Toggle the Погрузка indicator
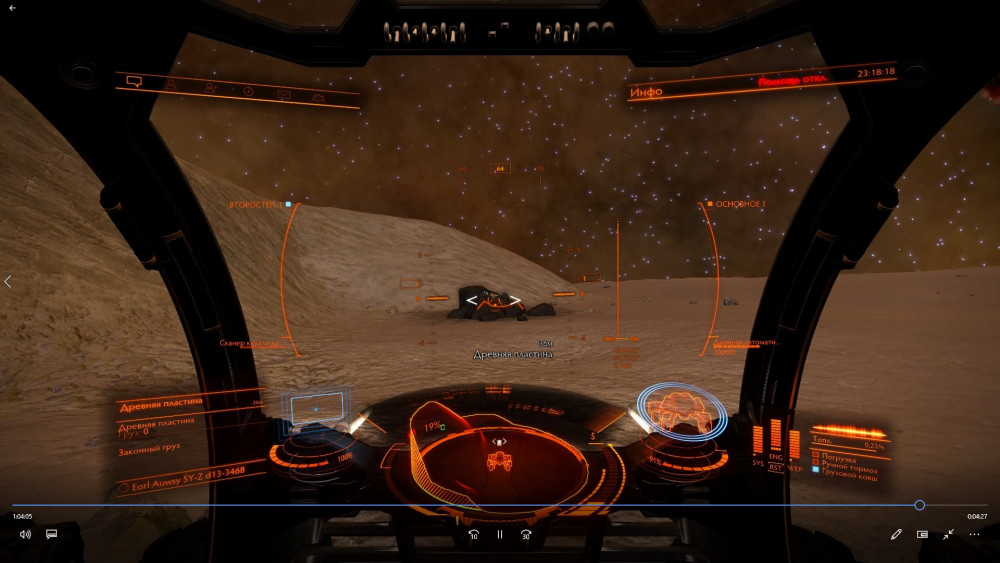This screenshot has width=1000, height=563. (813, 457)
